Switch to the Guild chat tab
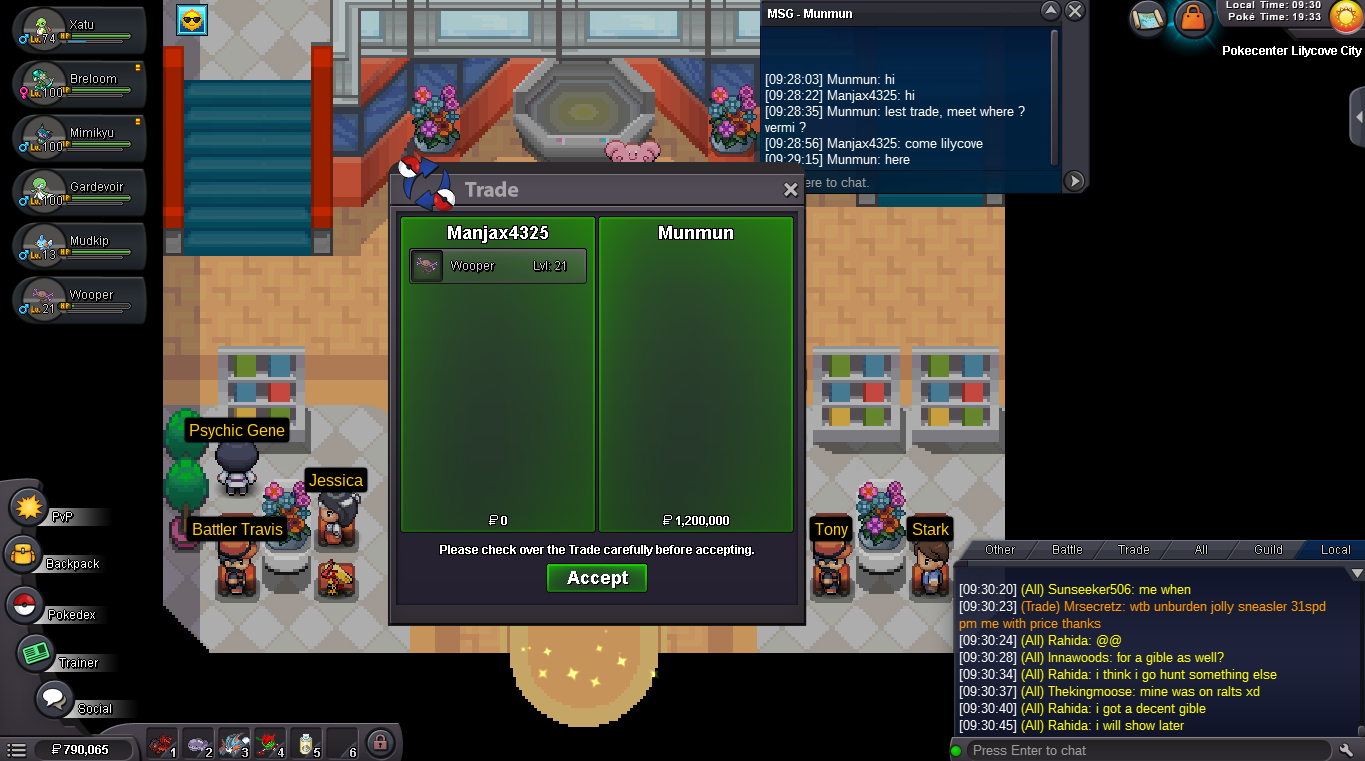 tap(1268, 550)
